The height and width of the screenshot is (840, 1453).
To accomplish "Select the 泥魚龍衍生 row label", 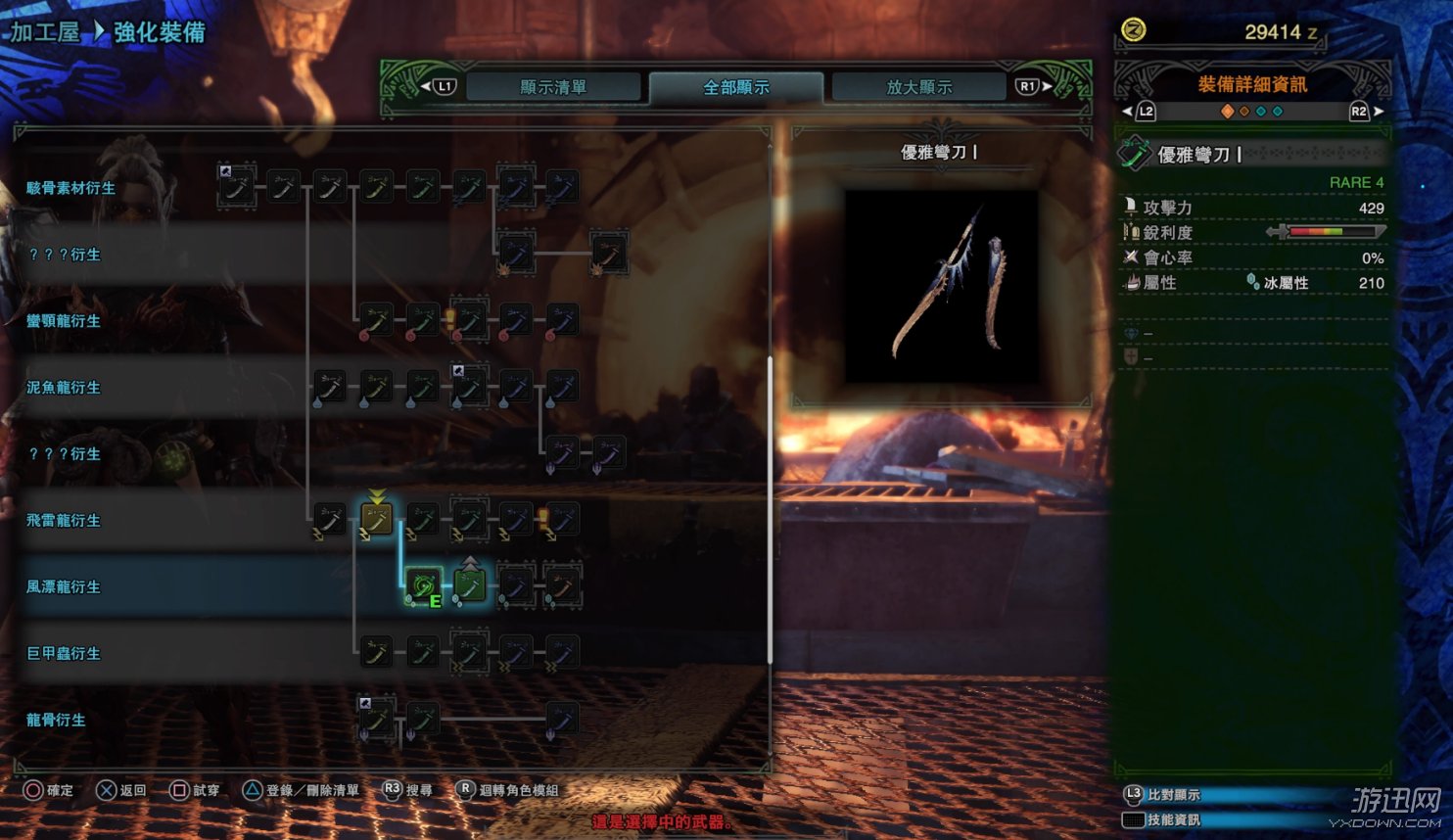I will [x=64, y=388].
